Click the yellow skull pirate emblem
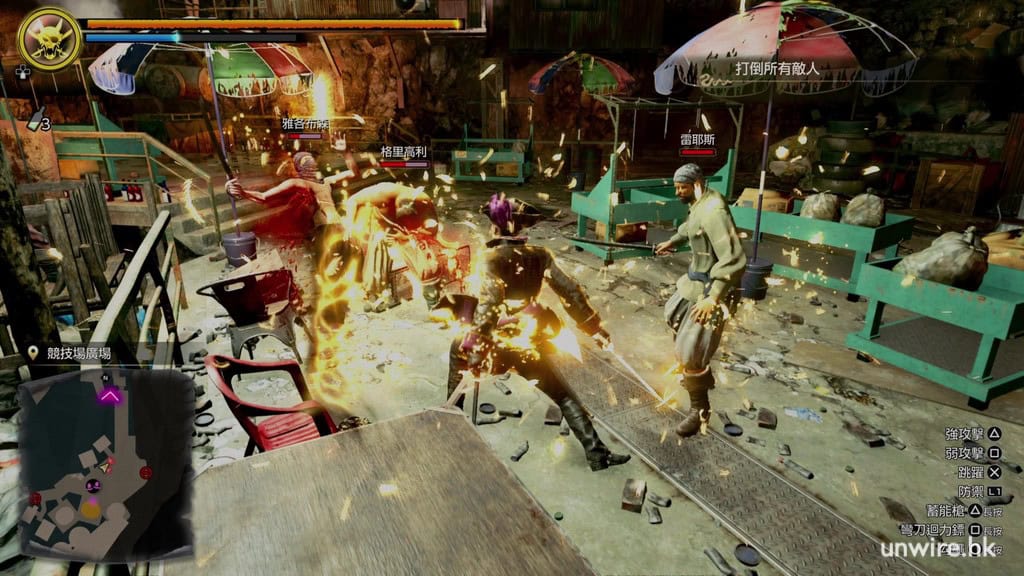Viewport: 1024px width, 576px height. [48, 38]
